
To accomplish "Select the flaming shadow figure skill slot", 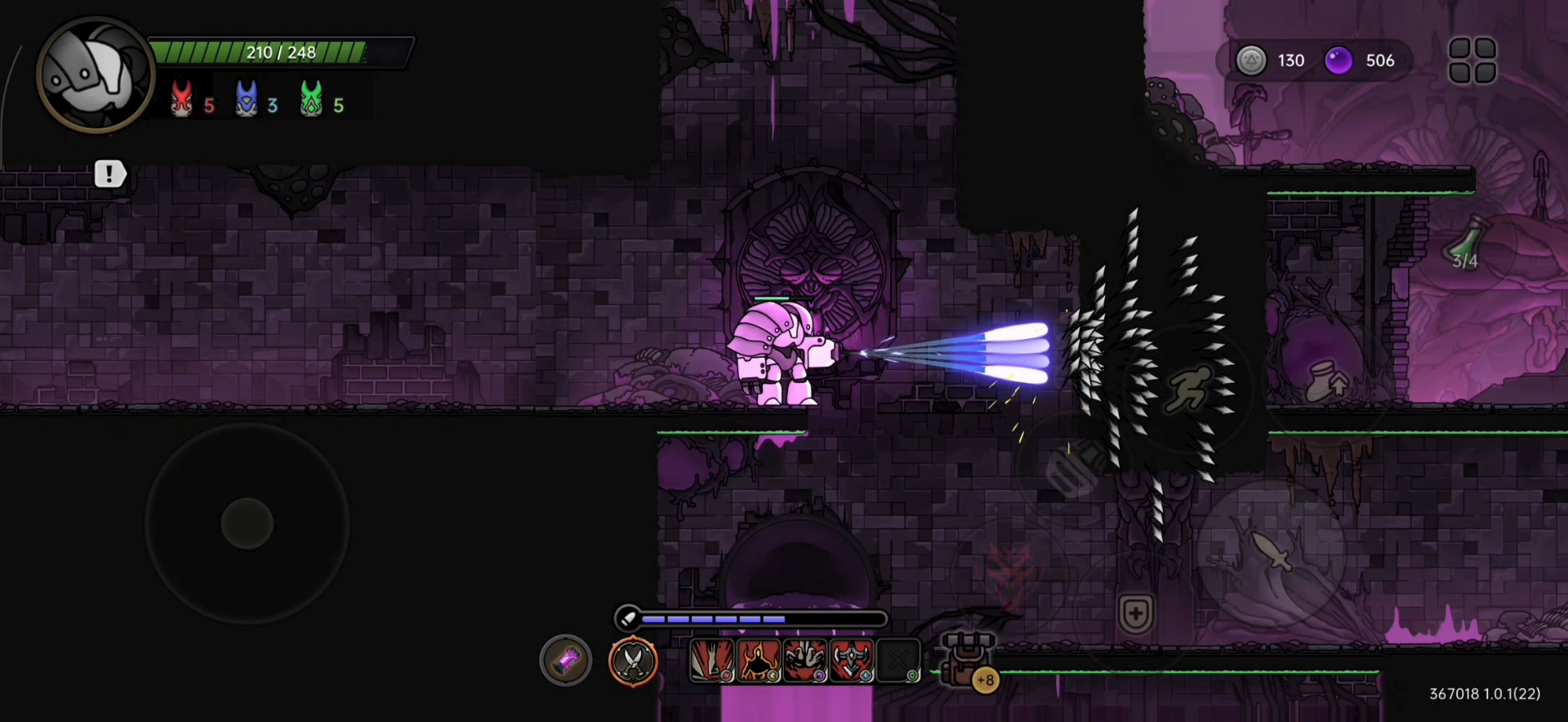I will click(759, 660).
